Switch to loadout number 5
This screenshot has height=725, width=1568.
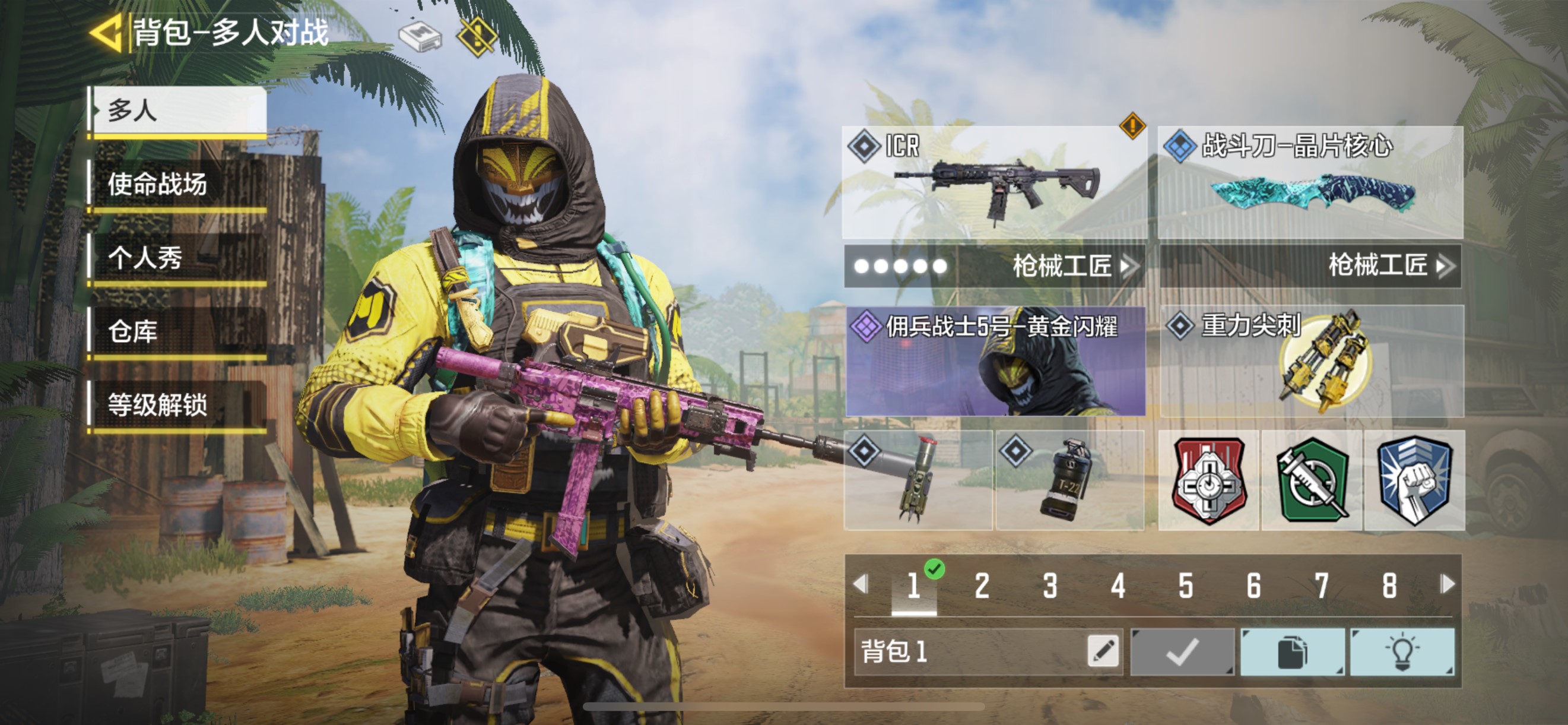[x=1185, y=585]
